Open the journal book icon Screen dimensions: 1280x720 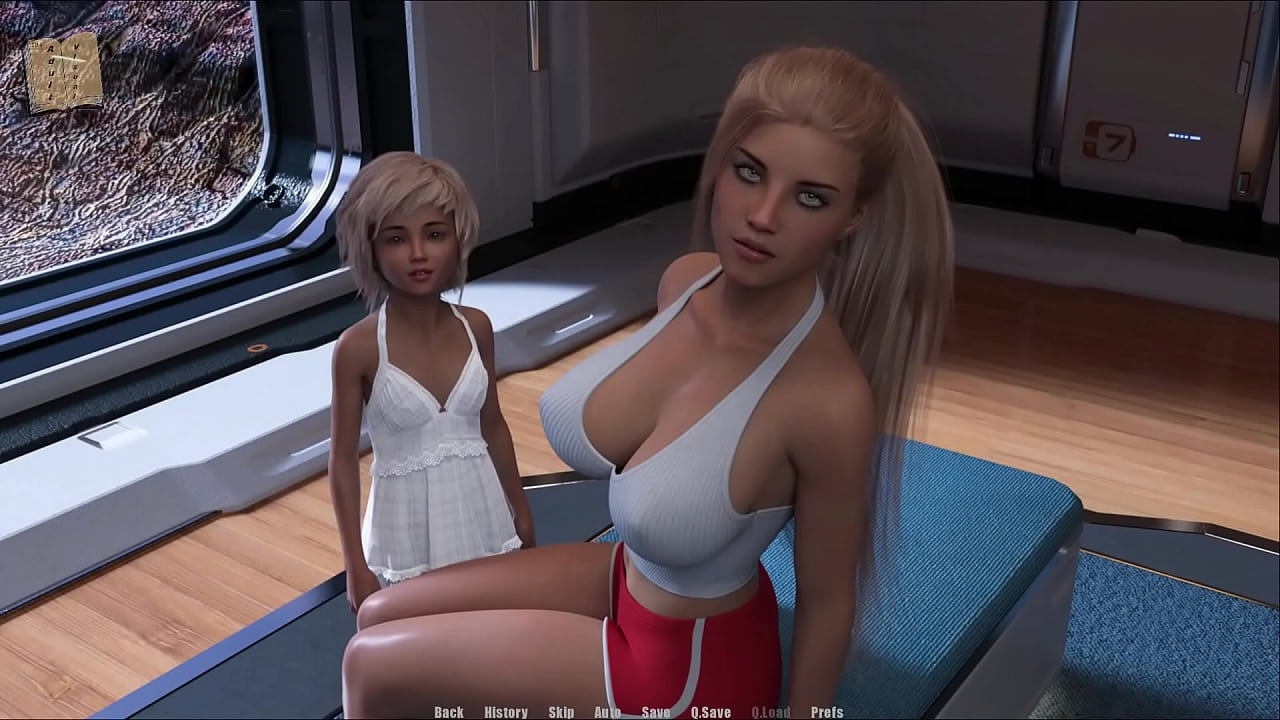click(64, 72)
